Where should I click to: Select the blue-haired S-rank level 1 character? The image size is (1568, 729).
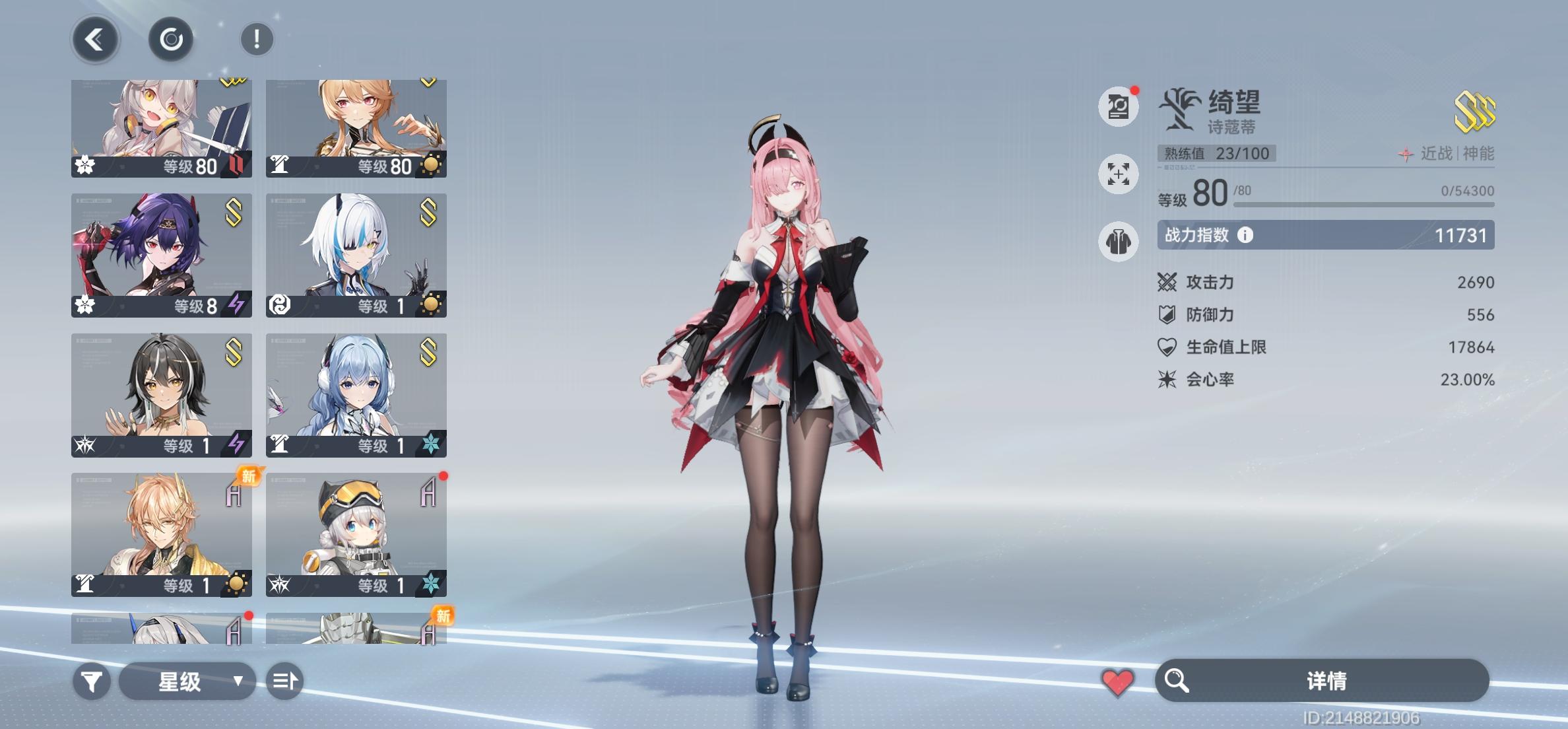[x=356, y=393]
